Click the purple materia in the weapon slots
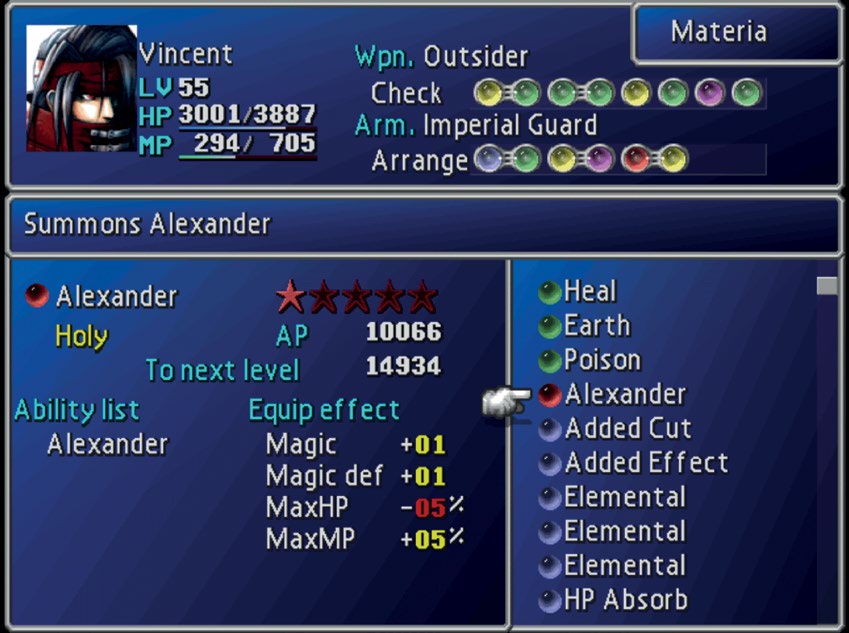 point(710,93)
